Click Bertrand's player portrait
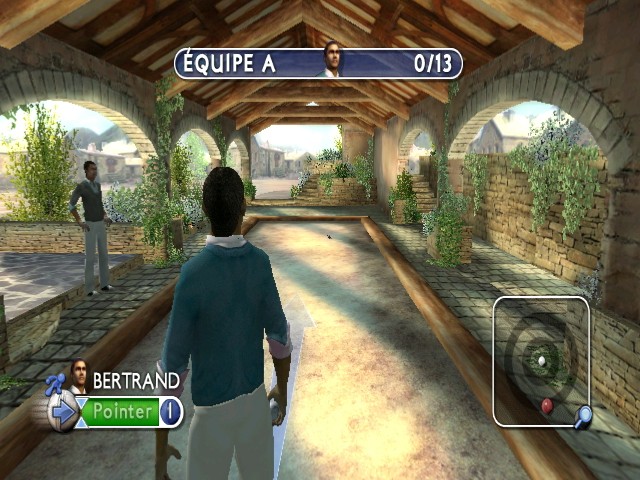Image resolution: width=640 pixels, height=480 pixels. click(x=77, y=374)
